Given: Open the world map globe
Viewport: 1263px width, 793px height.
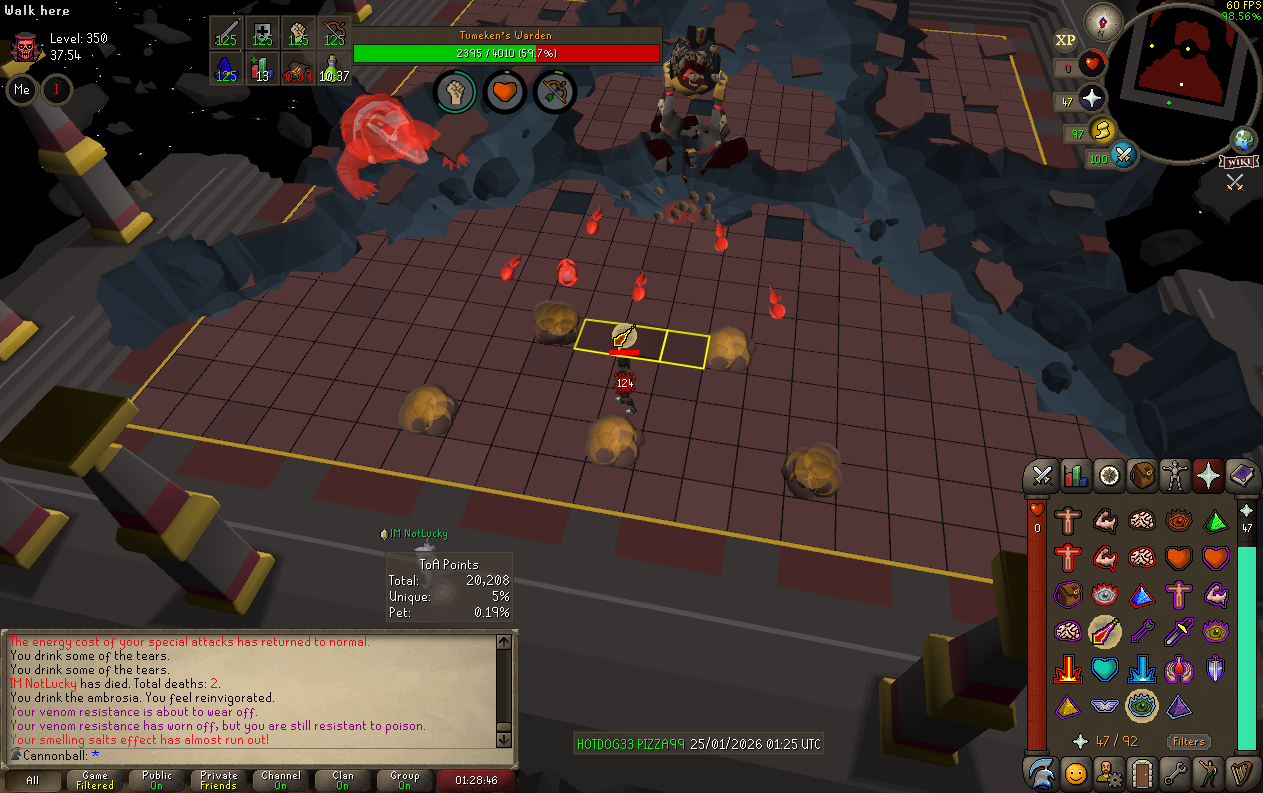Looking at the screenshot, I should (1243, 139).
